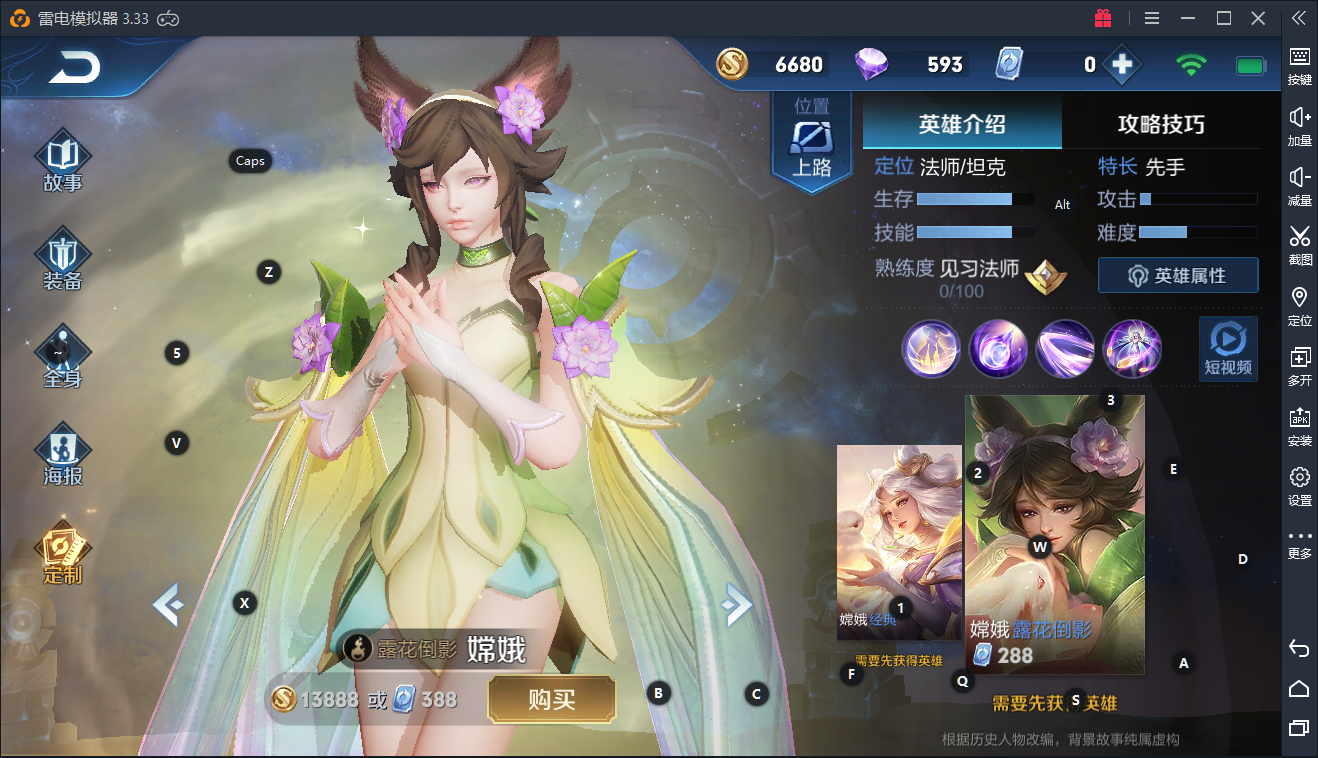Open 英雄属性 hero attributes
The height and width of the screenshot is (758, 1318).
1178,275
